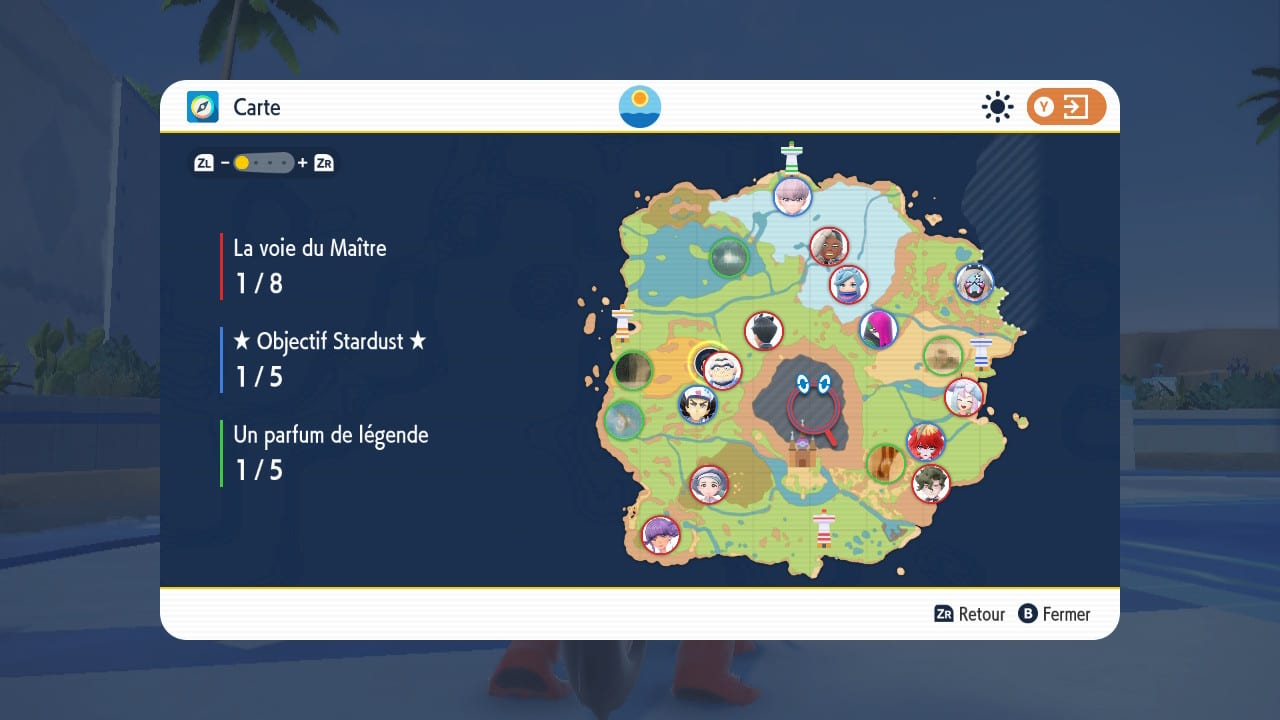Select the La voie du Maître objective
1280x720 pixels.
click(x=309, y=265)
